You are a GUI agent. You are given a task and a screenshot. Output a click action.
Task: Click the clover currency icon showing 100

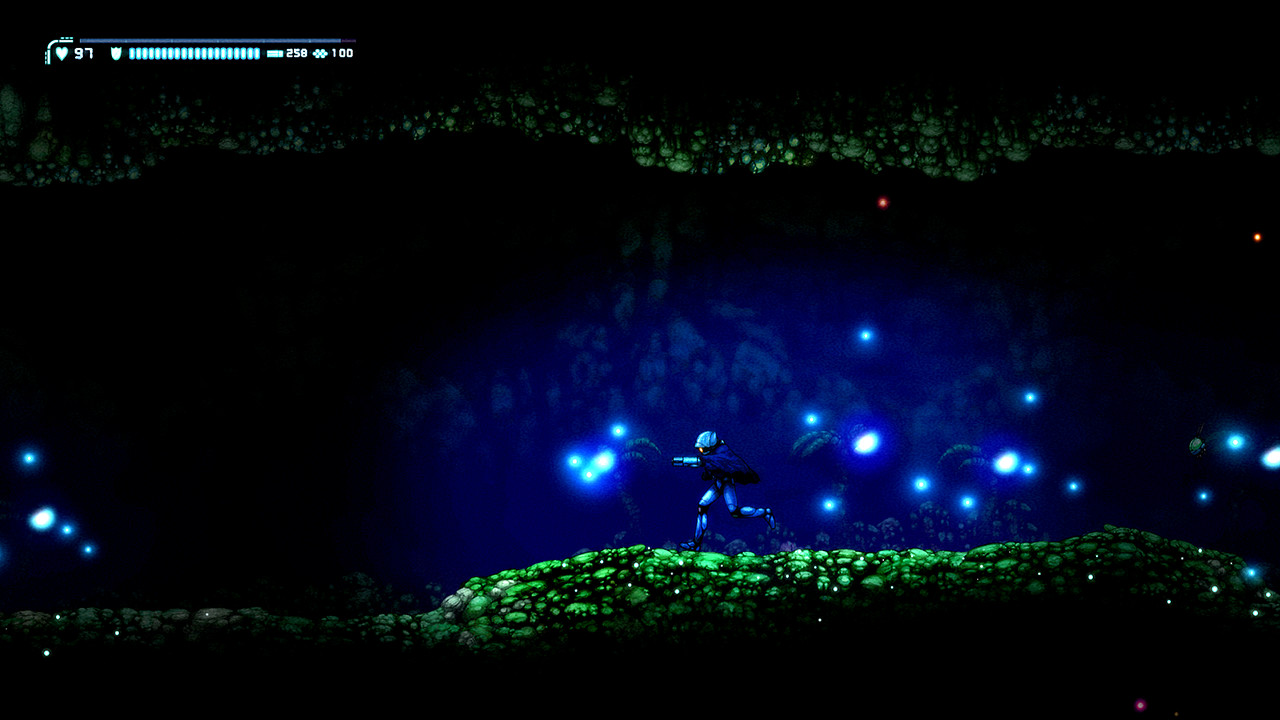pos(320,53)
